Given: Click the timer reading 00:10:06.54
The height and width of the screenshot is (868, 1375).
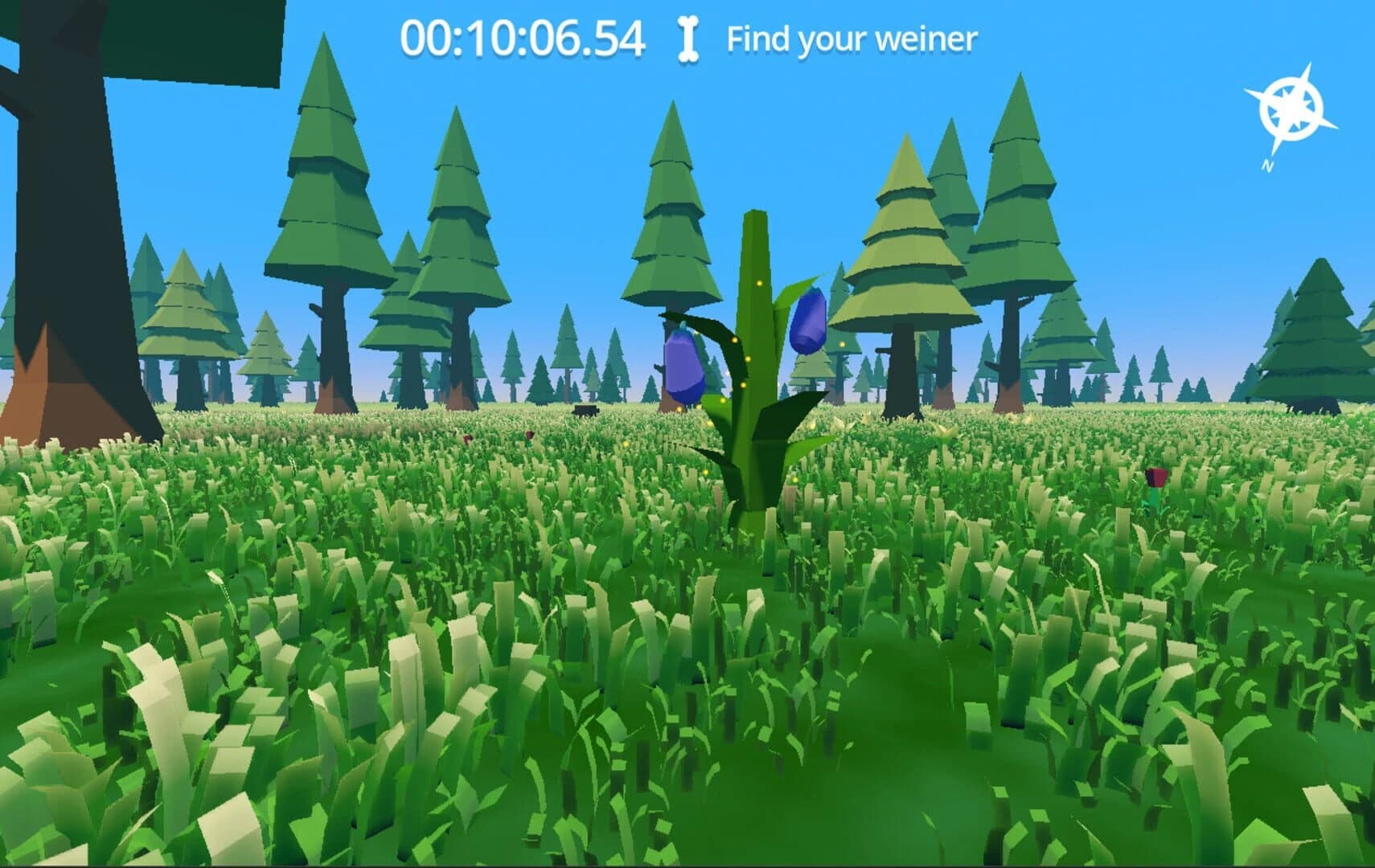Looking at the screenshot, I should [523, 36].
